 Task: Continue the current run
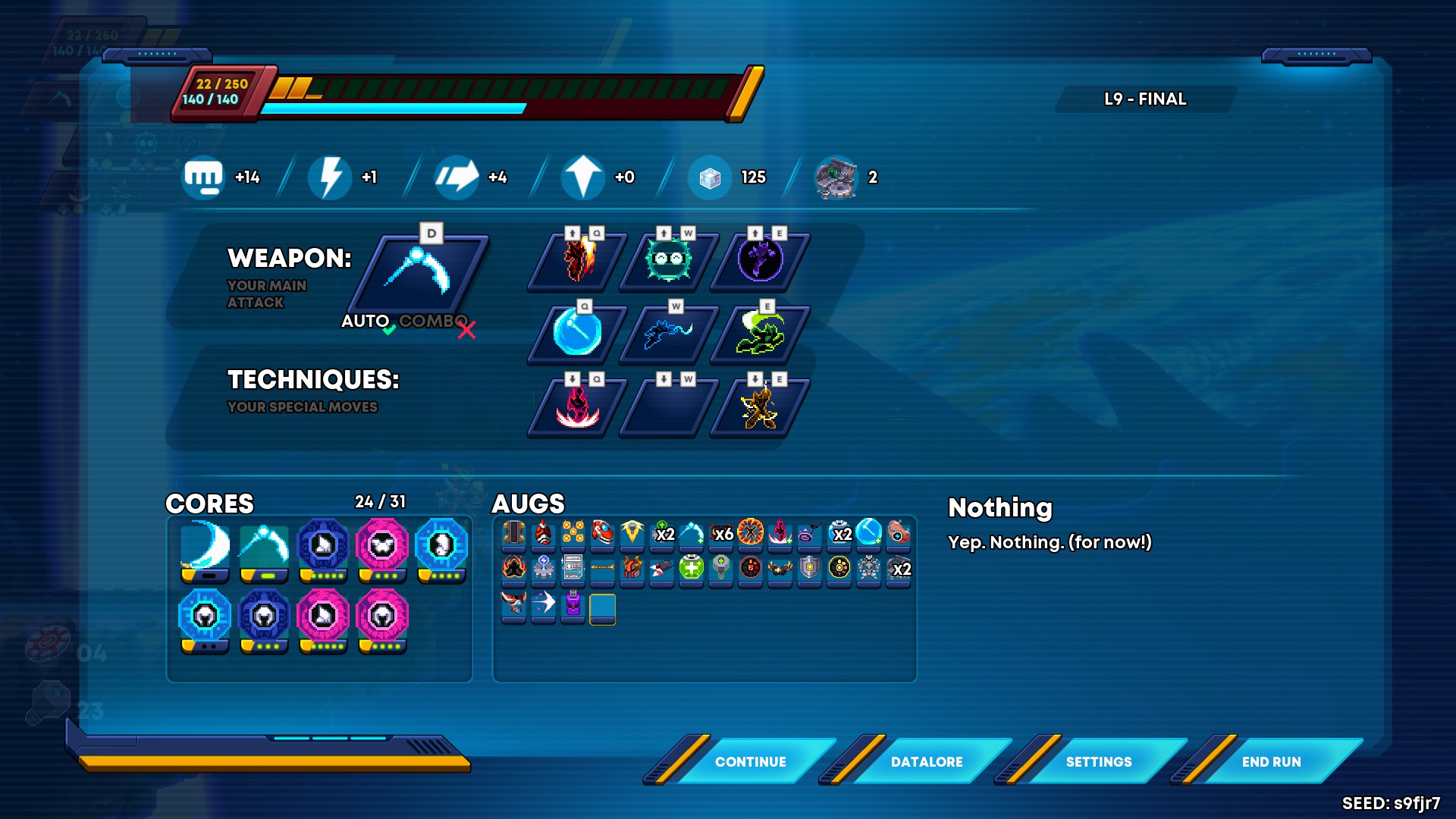(x=750, y=761)
